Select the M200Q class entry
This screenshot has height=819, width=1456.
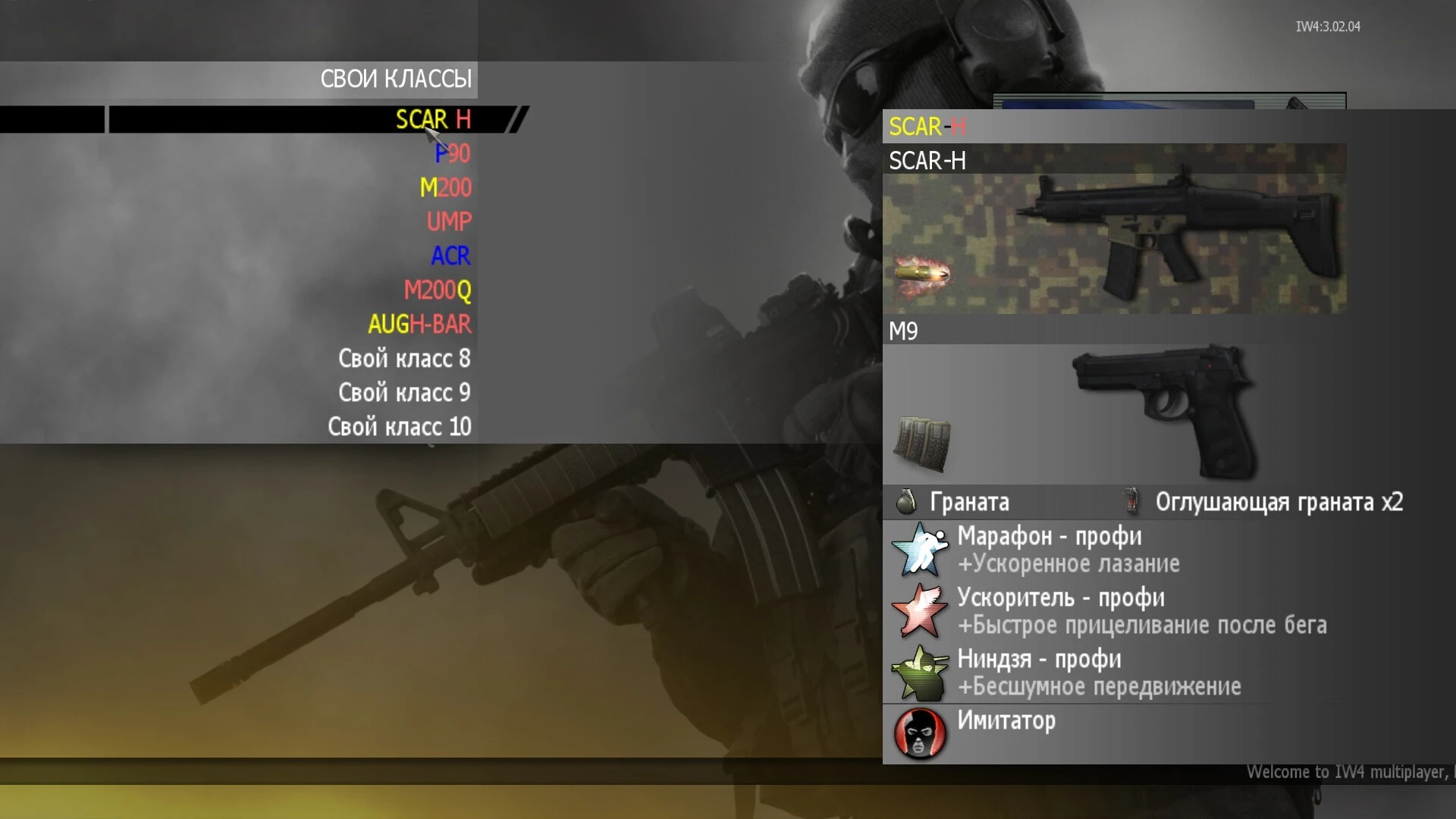pos(437,290)
